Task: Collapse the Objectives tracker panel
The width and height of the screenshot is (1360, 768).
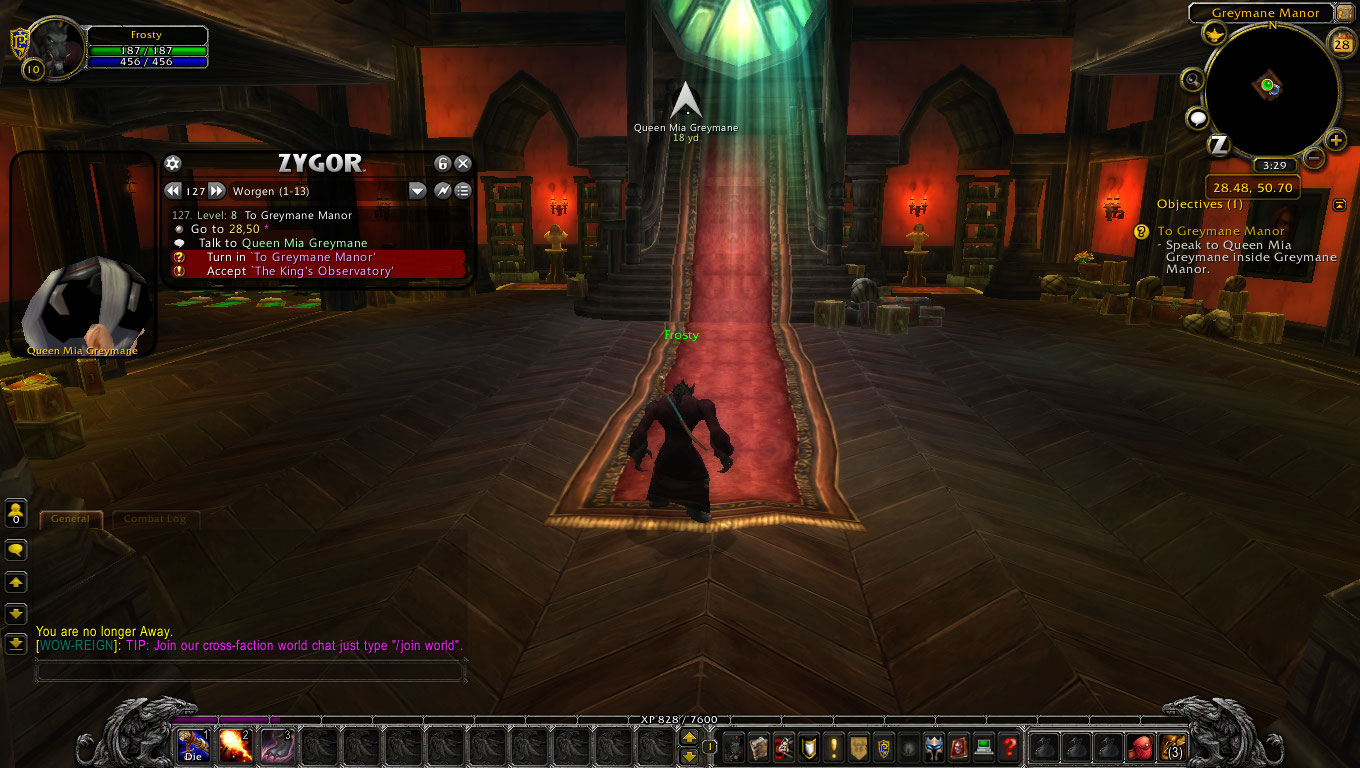Action: pyautogui.click(x=1339, y=204)
